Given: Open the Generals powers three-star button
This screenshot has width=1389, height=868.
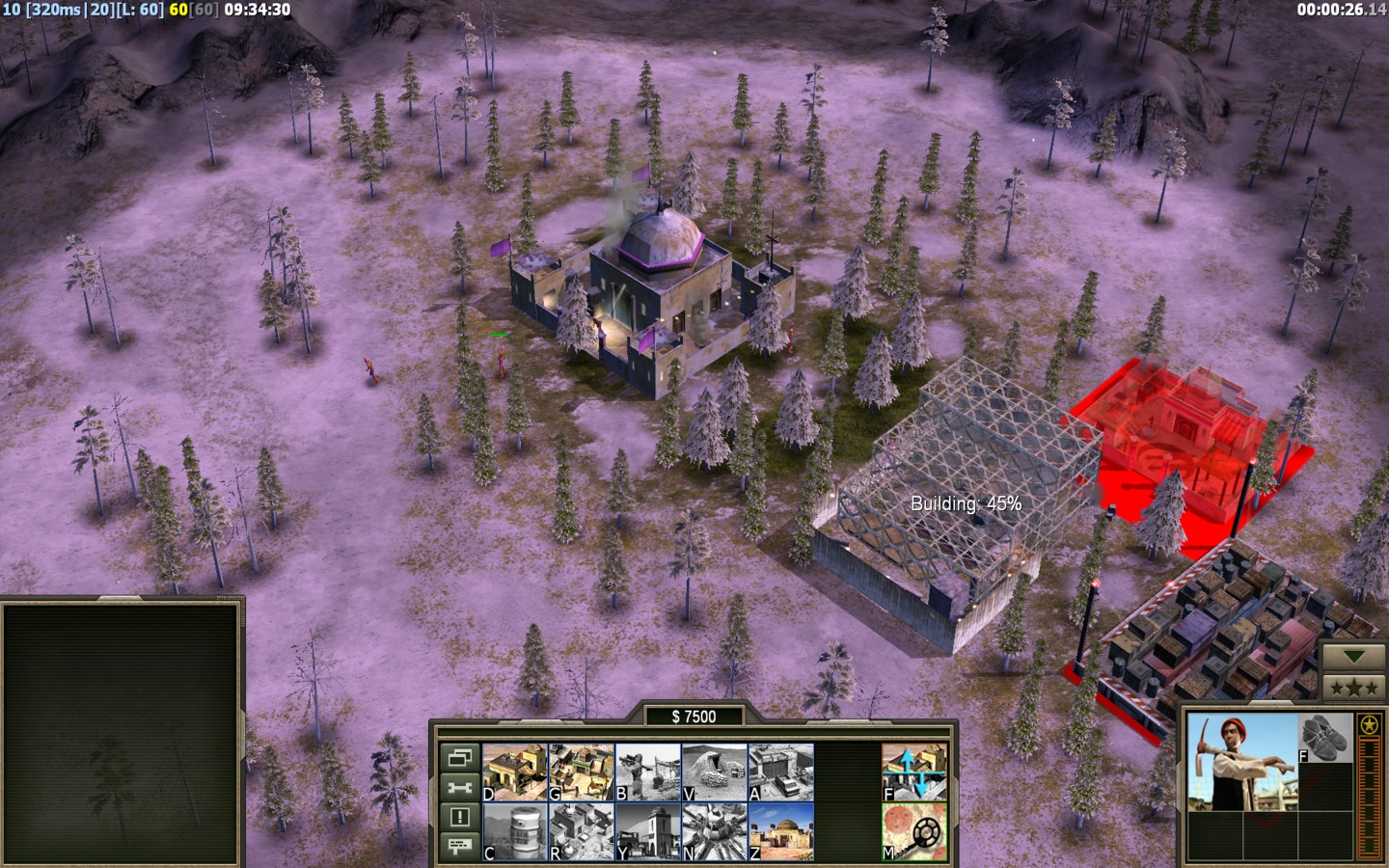Looking at the screenshot, I should point(1354,688).
